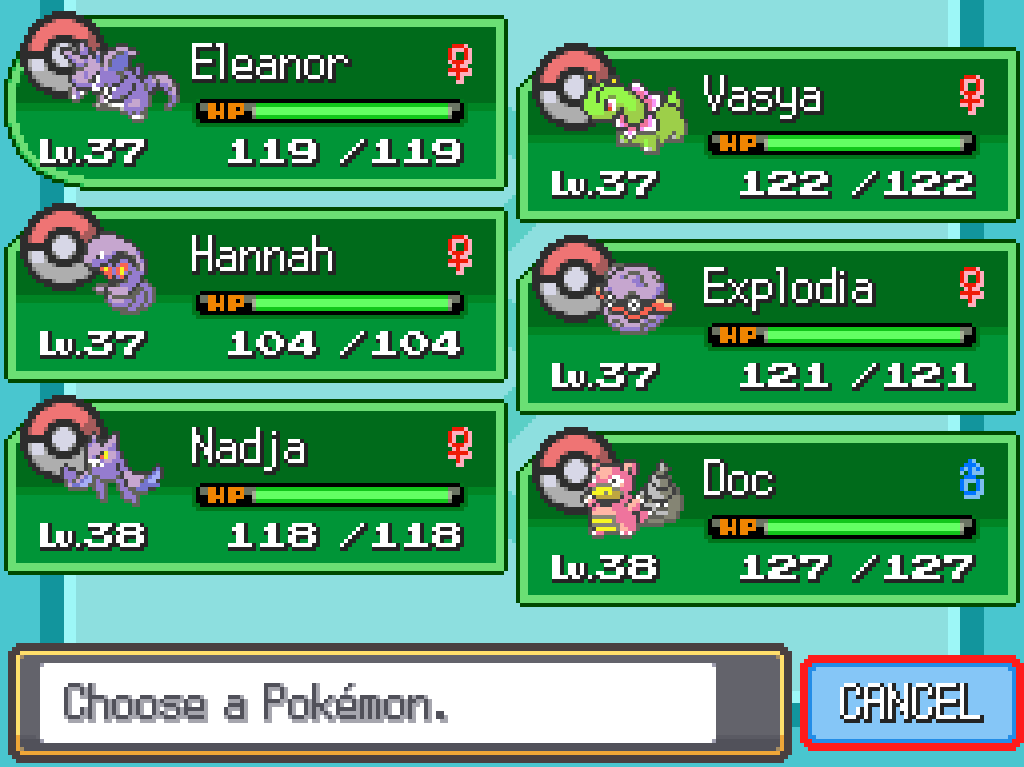This screenshot has width=1024, height=767.
Task: Select Doc the Slowbro
Action: pyautogui.click(x=768, y=518)
